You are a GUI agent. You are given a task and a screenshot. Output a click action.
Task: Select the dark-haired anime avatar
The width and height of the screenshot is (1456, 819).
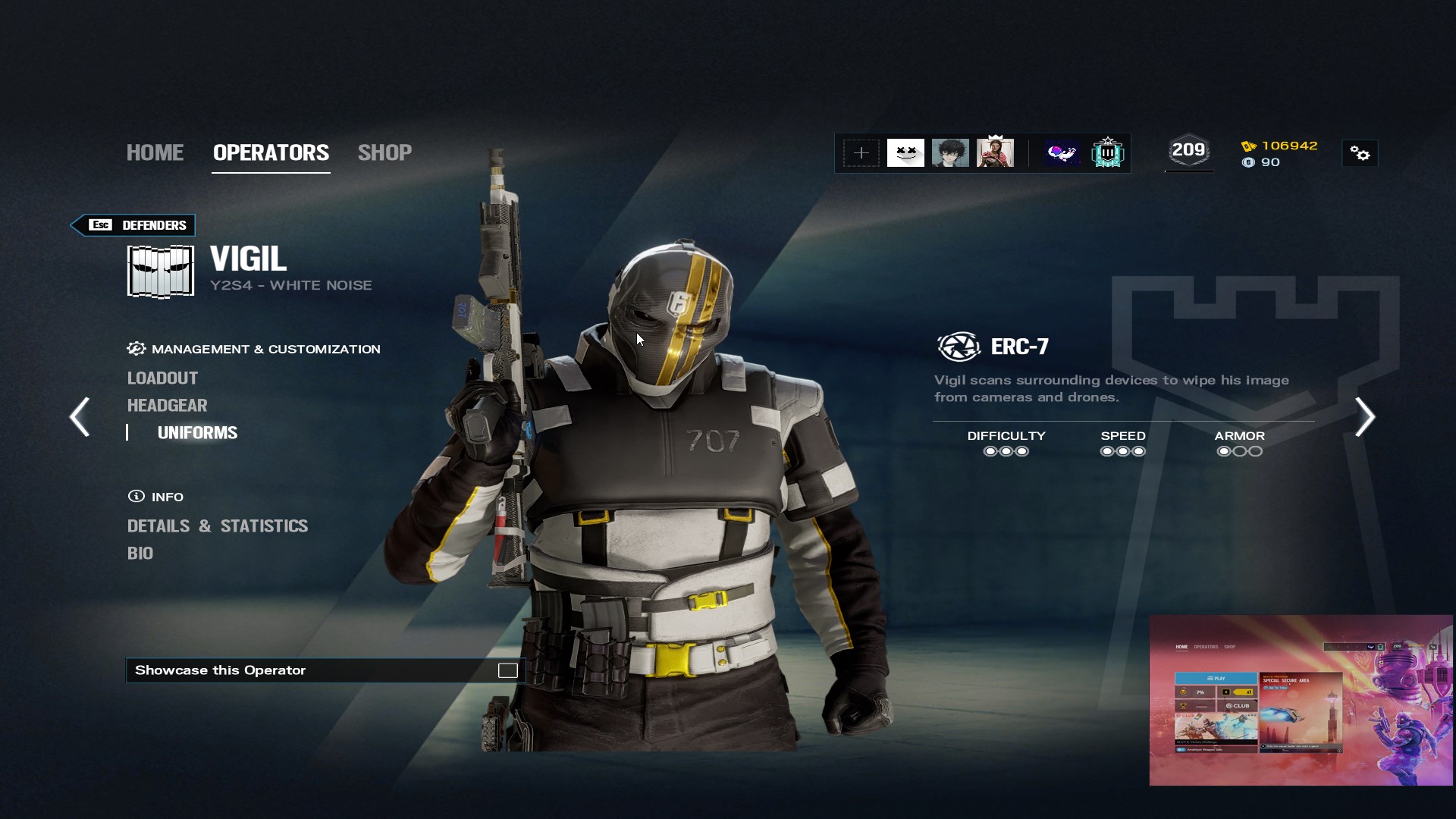[x=950, y=153]
